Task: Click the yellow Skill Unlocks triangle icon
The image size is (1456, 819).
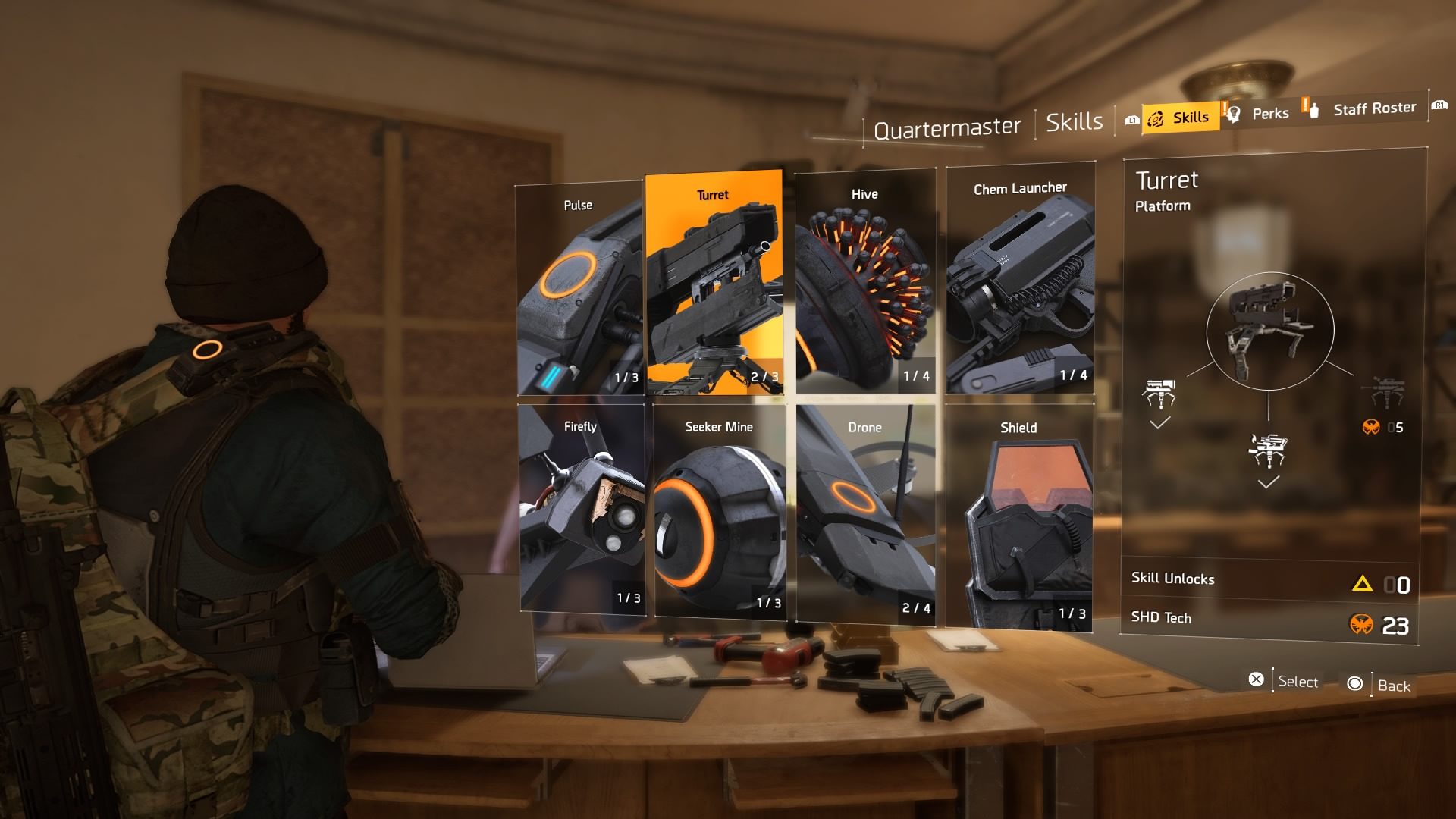Action: point(1364,582)
